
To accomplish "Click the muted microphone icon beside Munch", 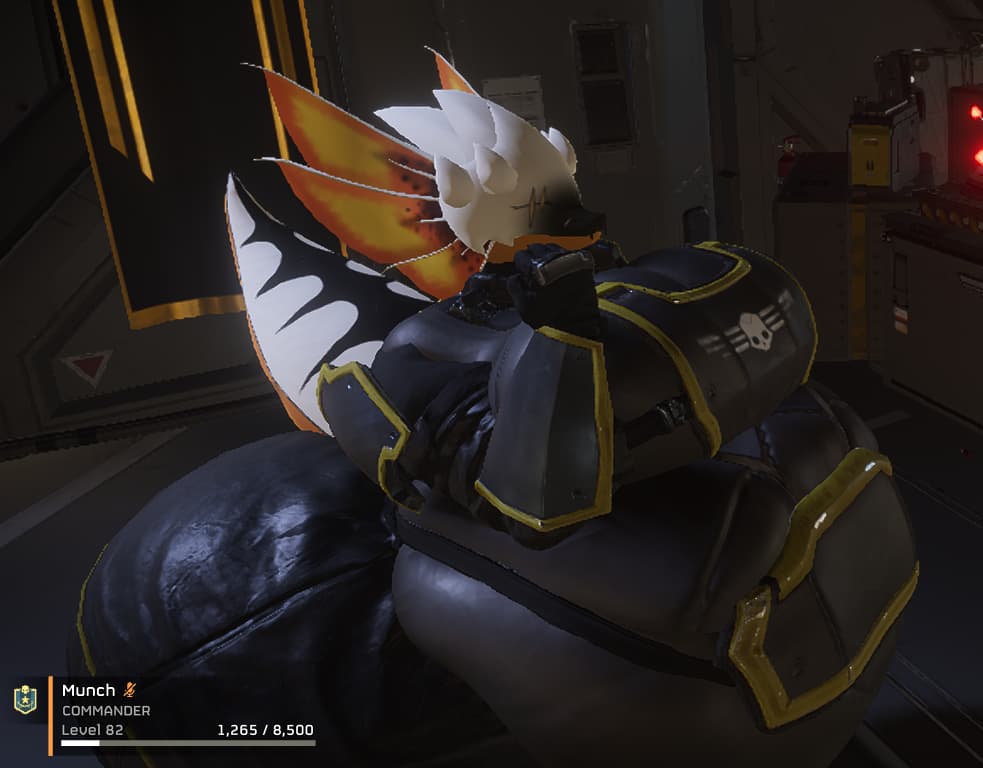I will (129, 690).
